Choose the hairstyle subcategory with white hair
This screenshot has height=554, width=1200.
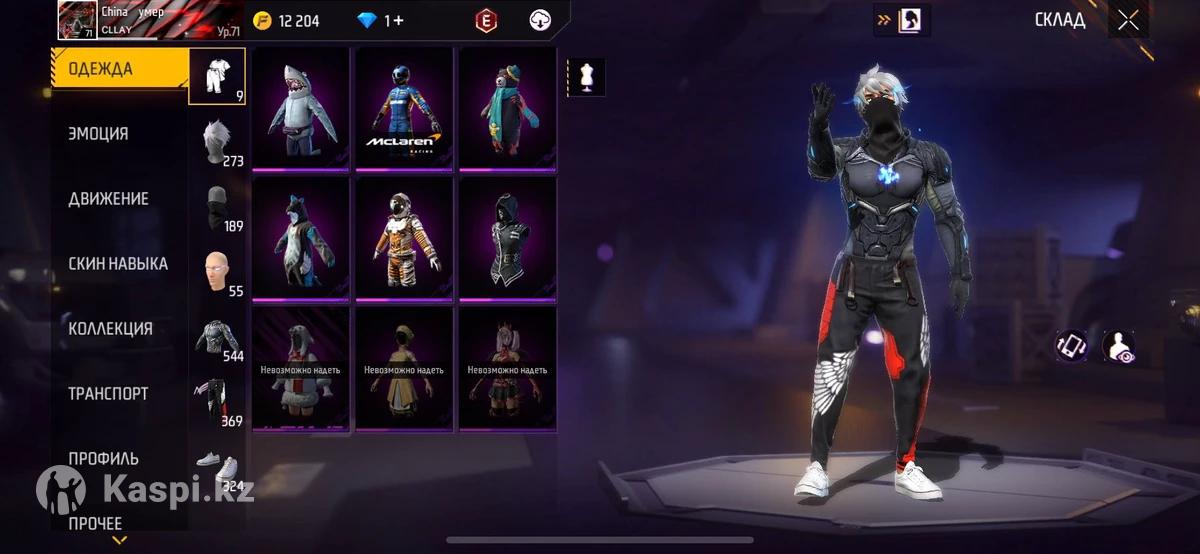tap(217, 141)
